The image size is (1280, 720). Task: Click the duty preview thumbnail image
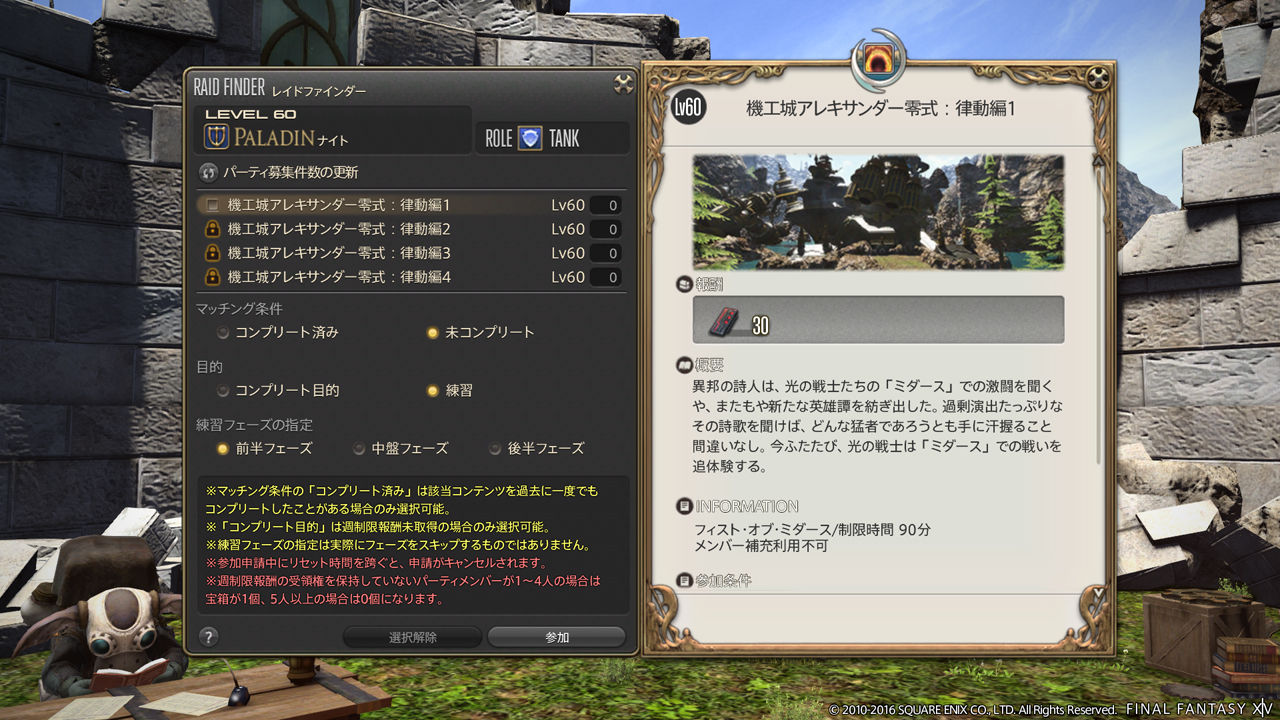click(x=879, y=216)
